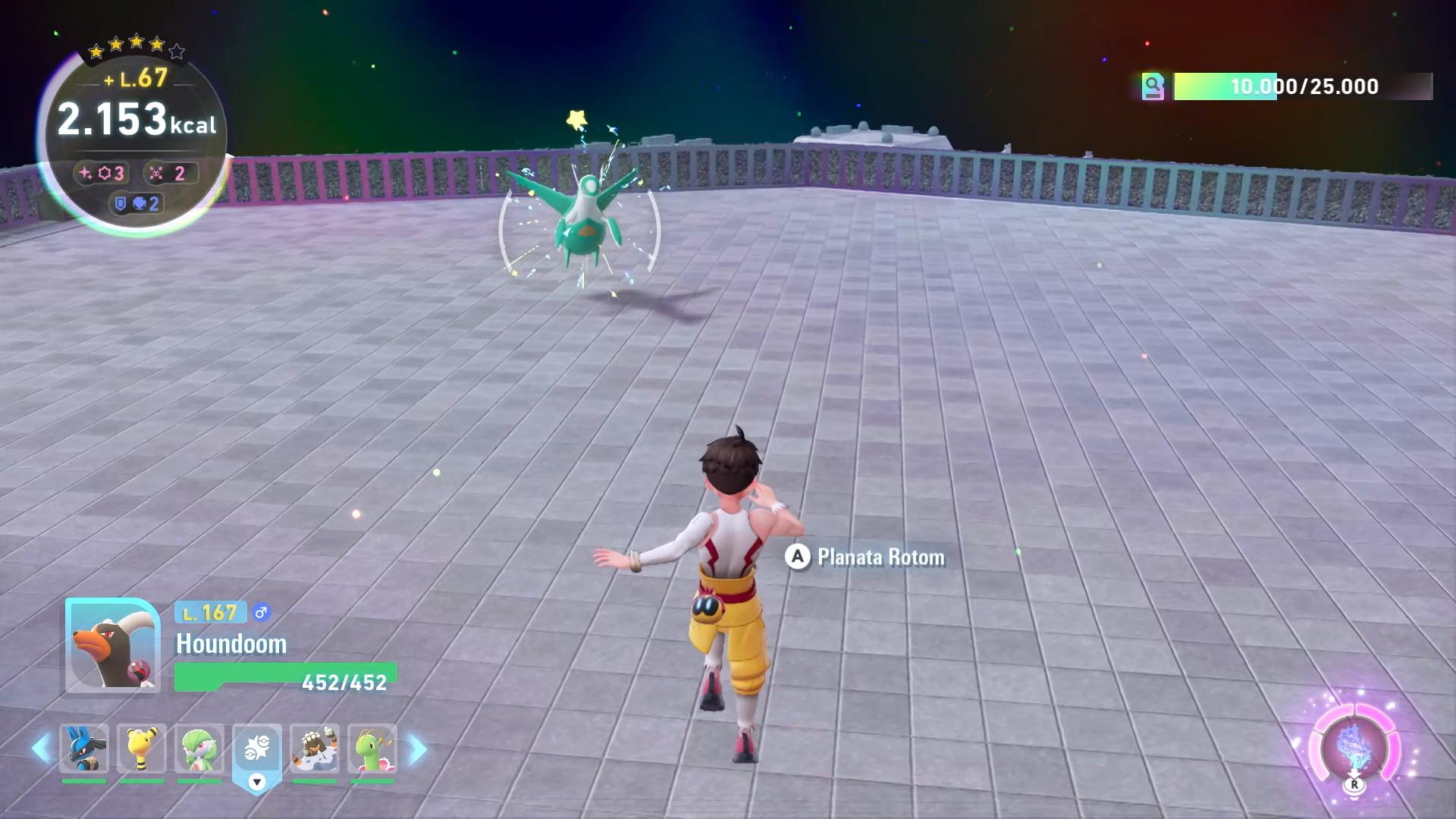
Task: Select Meganium in the party bar
Action: pyautogui.click(x=372, y=748)
